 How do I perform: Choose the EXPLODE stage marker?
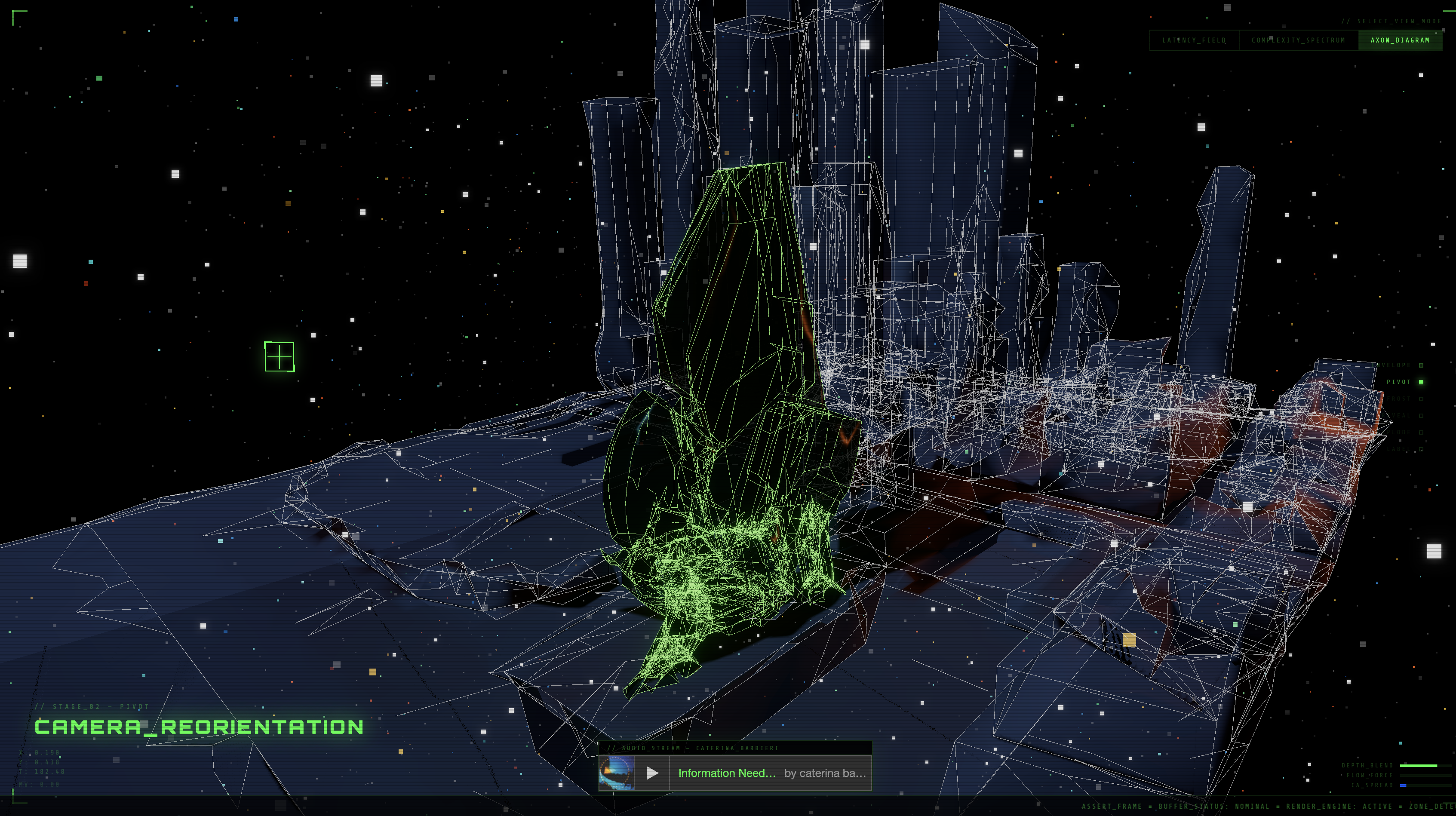tap(1421, 433)
